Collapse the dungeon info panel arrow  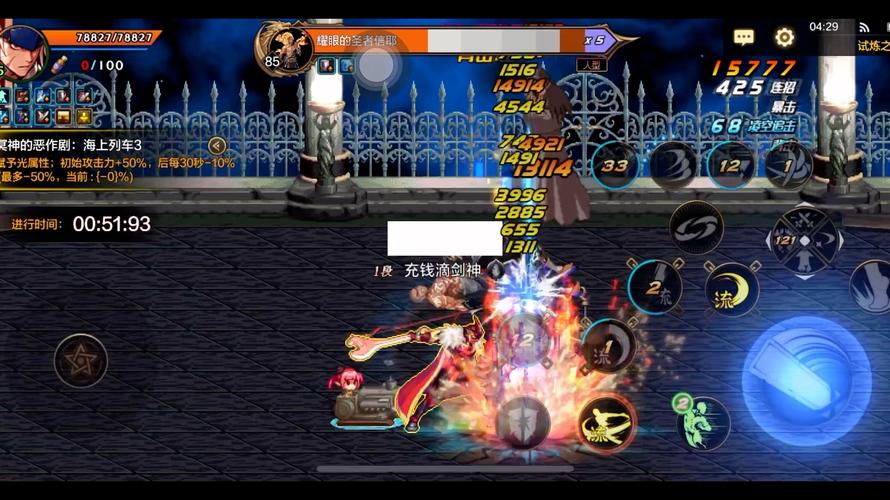coord(217,145)
